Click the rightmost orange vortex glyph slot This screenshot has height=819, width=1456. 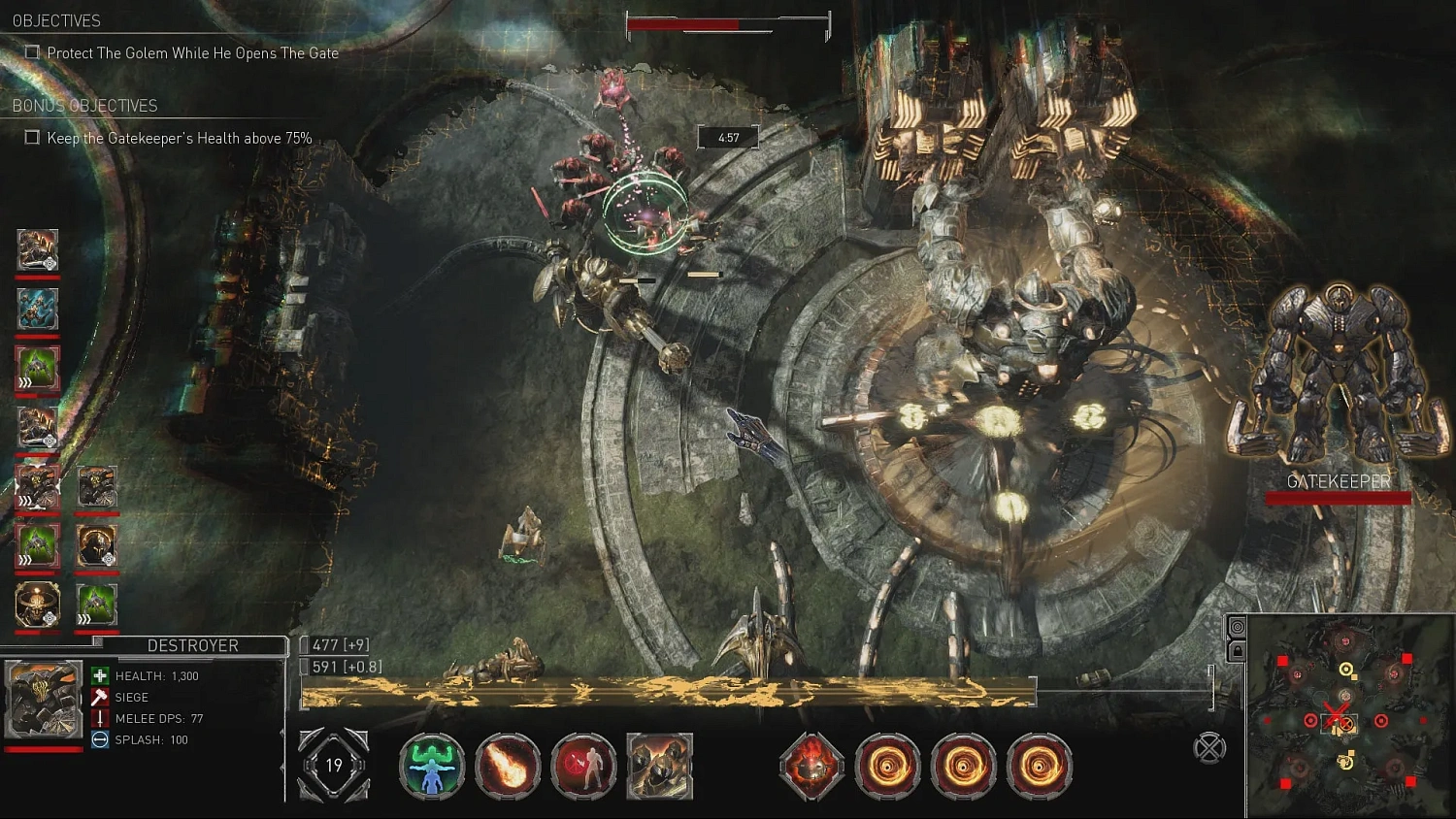pyautogui.click(x=1038, y=767)
